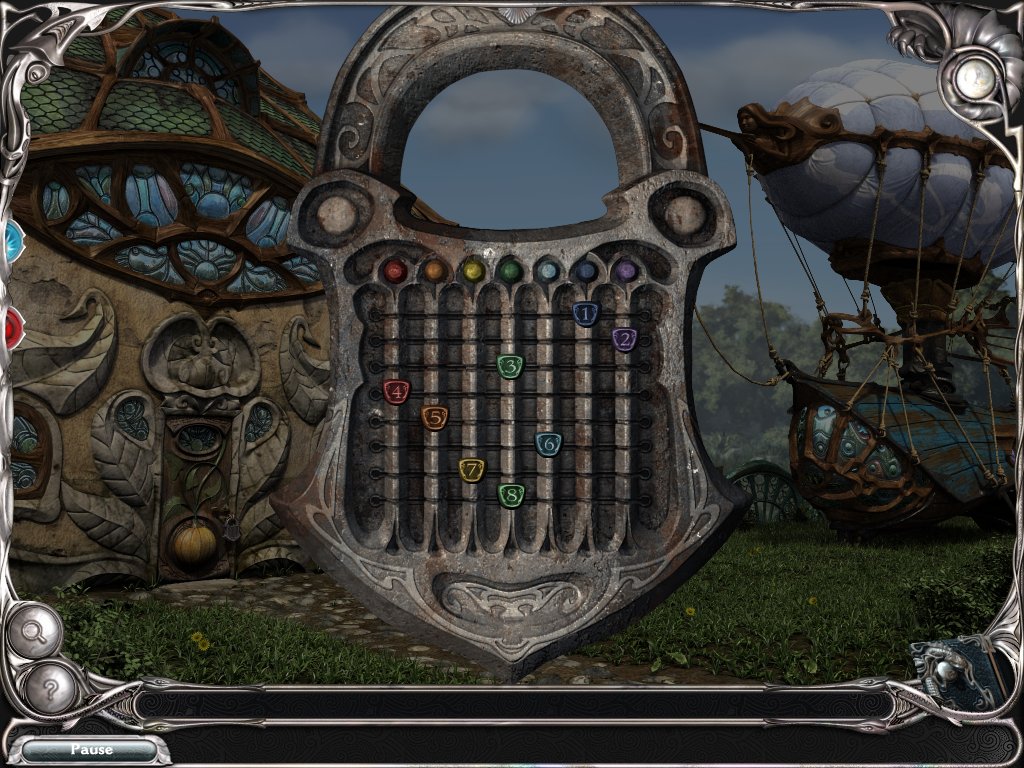The height and width of the screenshot is (768, 1024).
Task: Activate the magnifying glass button
Action: tap(36, 632)
